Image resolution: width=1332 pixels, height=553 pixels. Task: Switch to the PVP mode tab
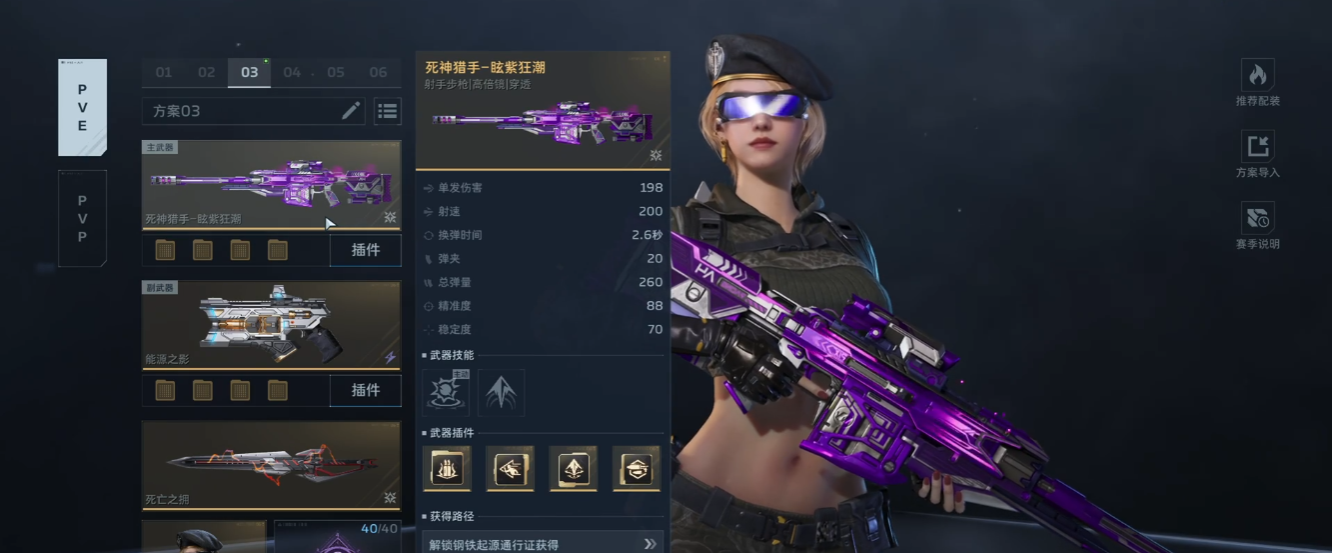click(x=82, y=218)
